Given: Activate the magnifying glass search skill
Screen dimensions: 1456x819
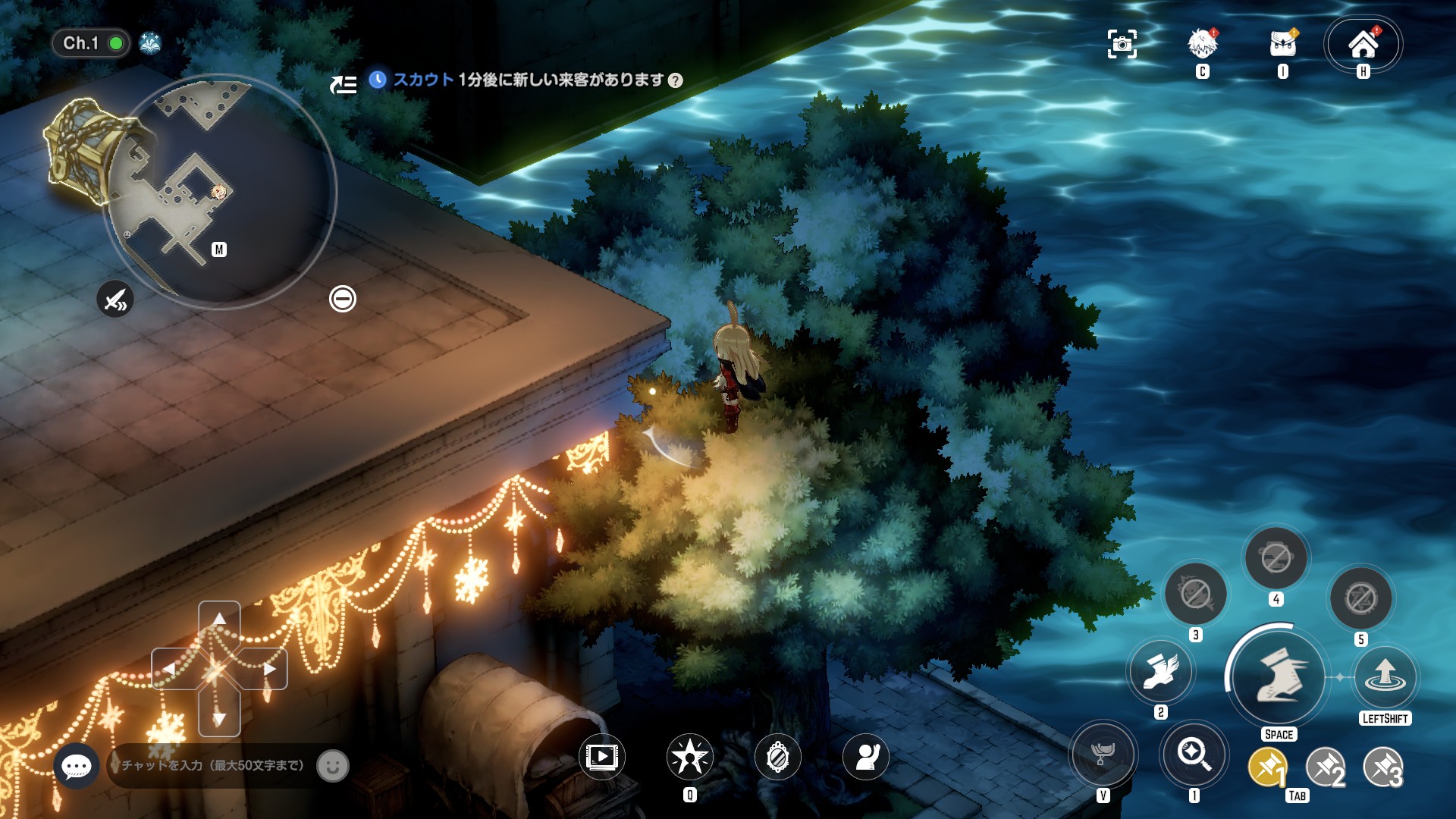Looking at the screenshot, I should tap(1193, 755).
